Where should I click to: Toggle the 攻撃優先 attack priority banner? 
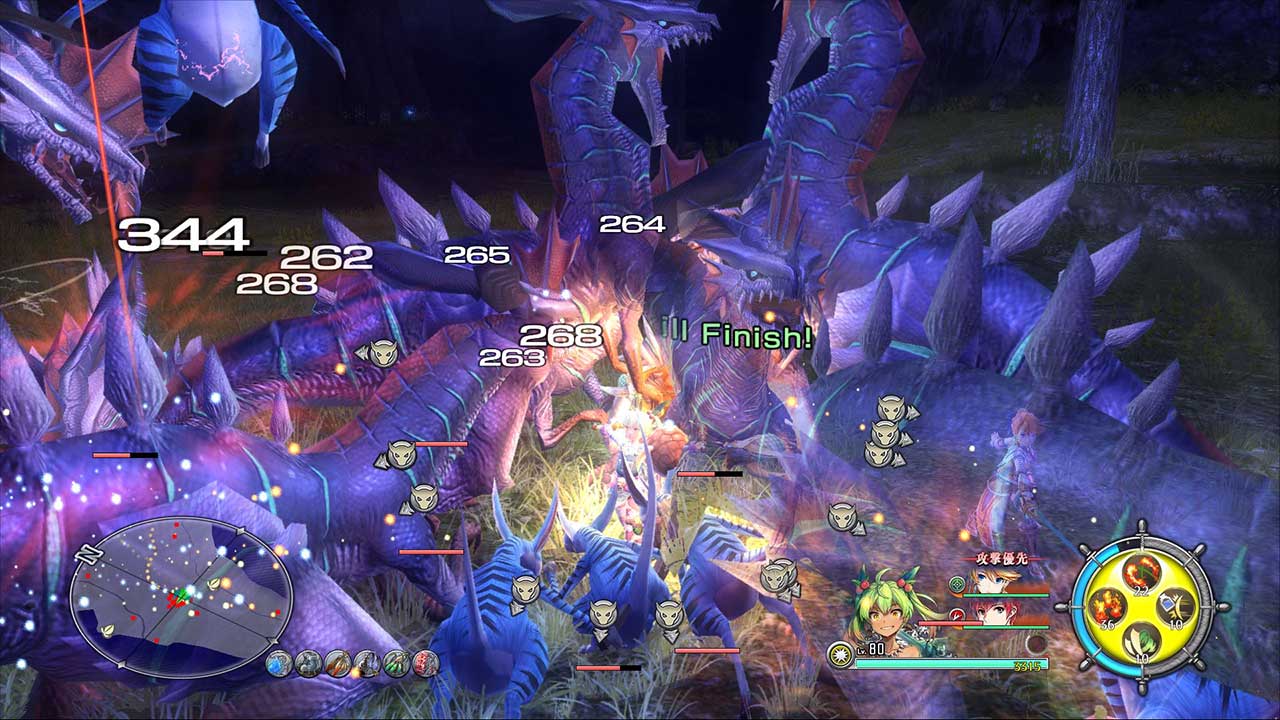click(1002, 558)
